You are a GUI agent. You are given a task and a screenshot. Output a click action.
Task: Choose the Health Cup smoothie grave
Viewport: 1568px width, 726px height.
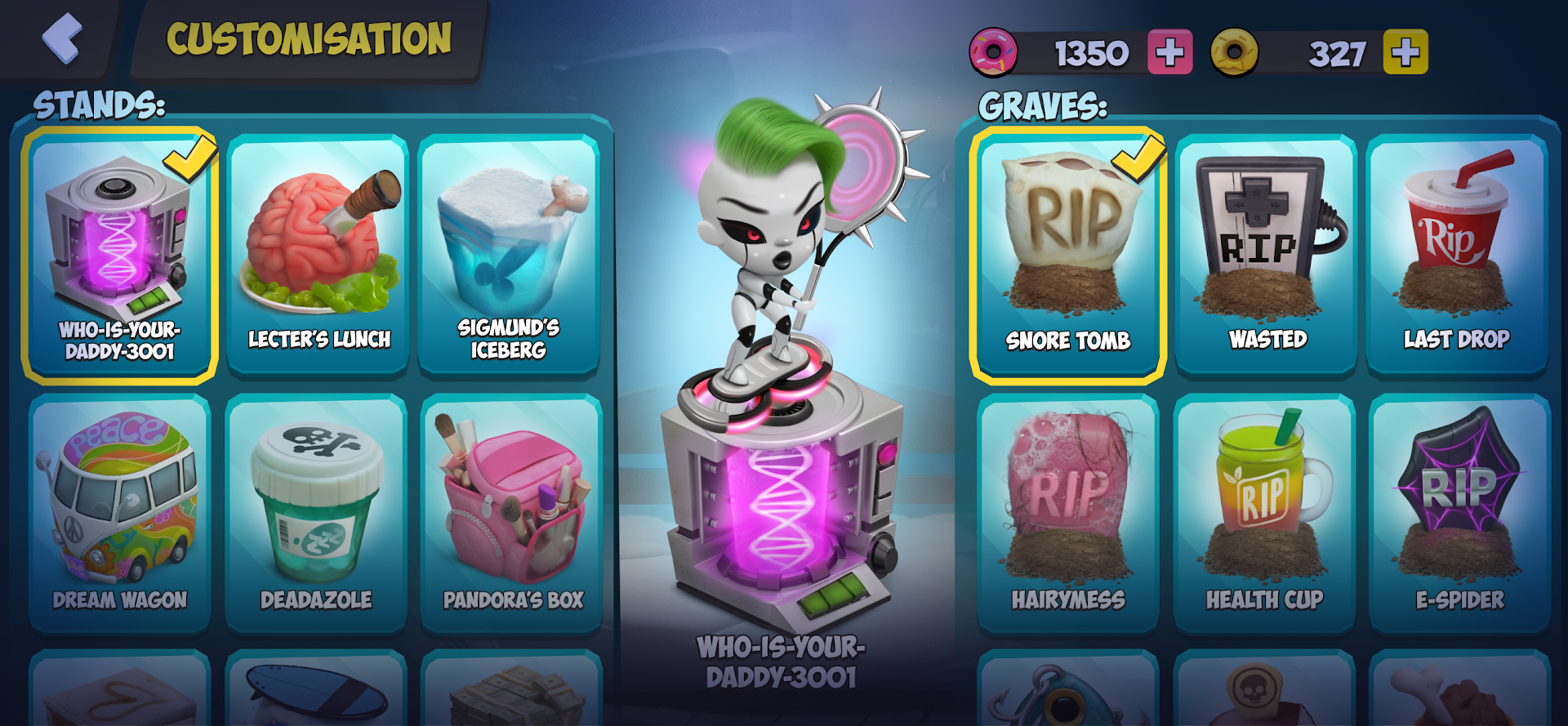tap(1264, 513)
